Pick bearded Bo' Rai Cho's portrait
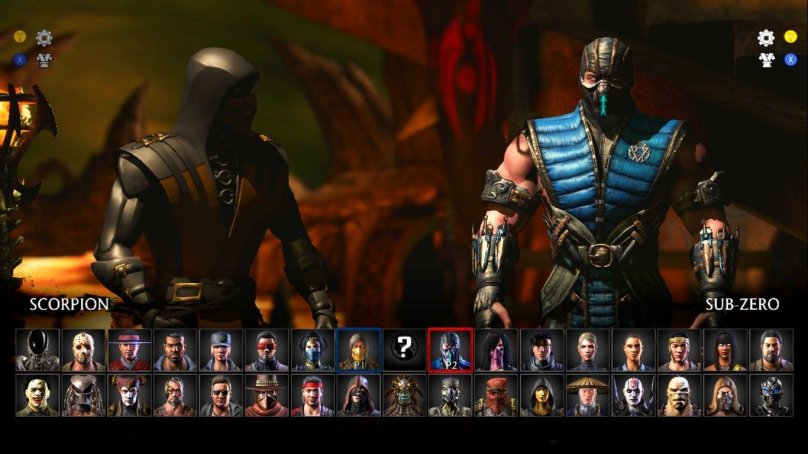Viewport: 808px width, 454px height. (x=771, y=351)
